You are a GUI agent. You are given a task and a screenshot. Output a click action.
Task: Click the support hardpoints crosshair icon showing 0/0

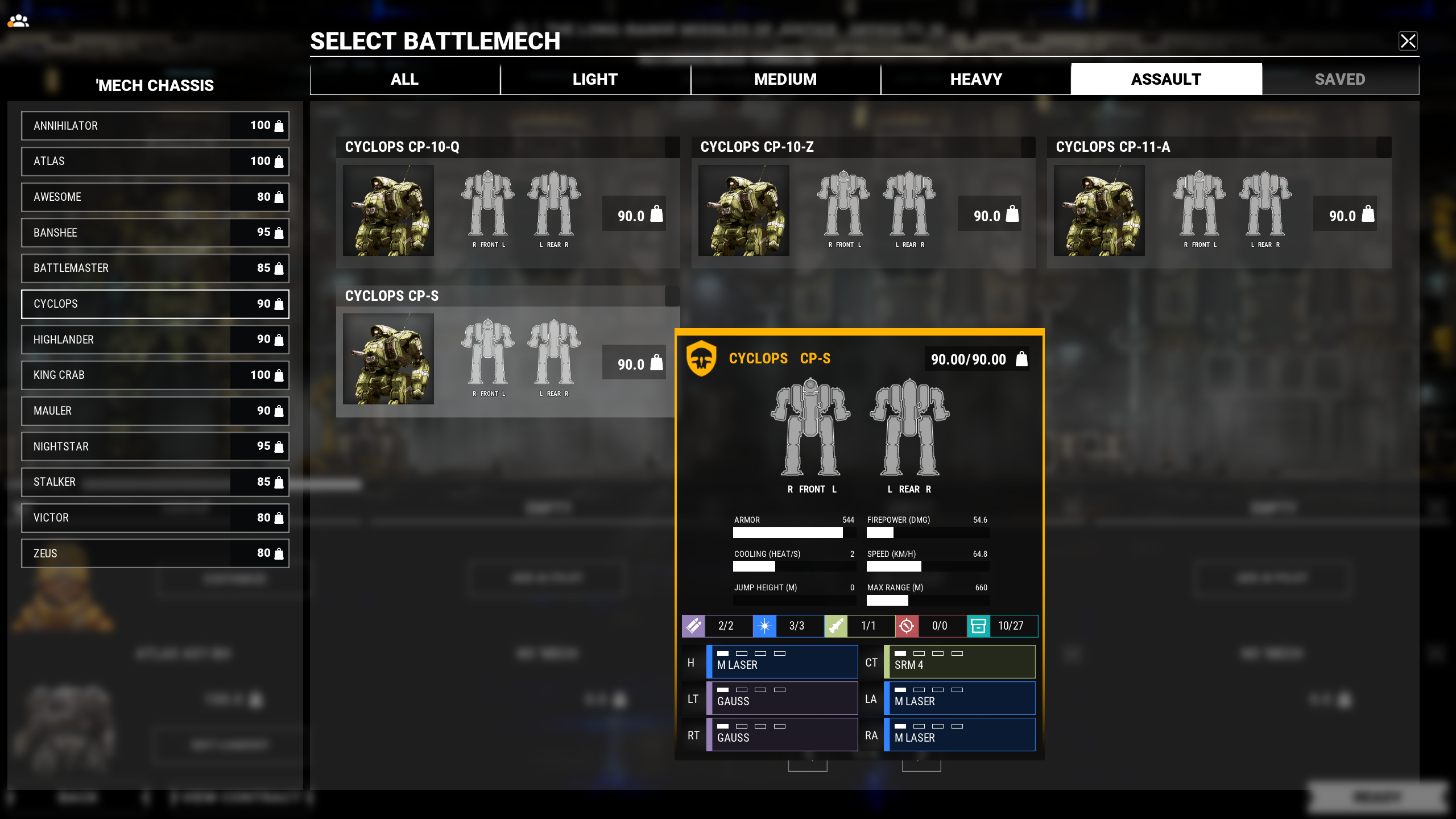tap(906, 626)
